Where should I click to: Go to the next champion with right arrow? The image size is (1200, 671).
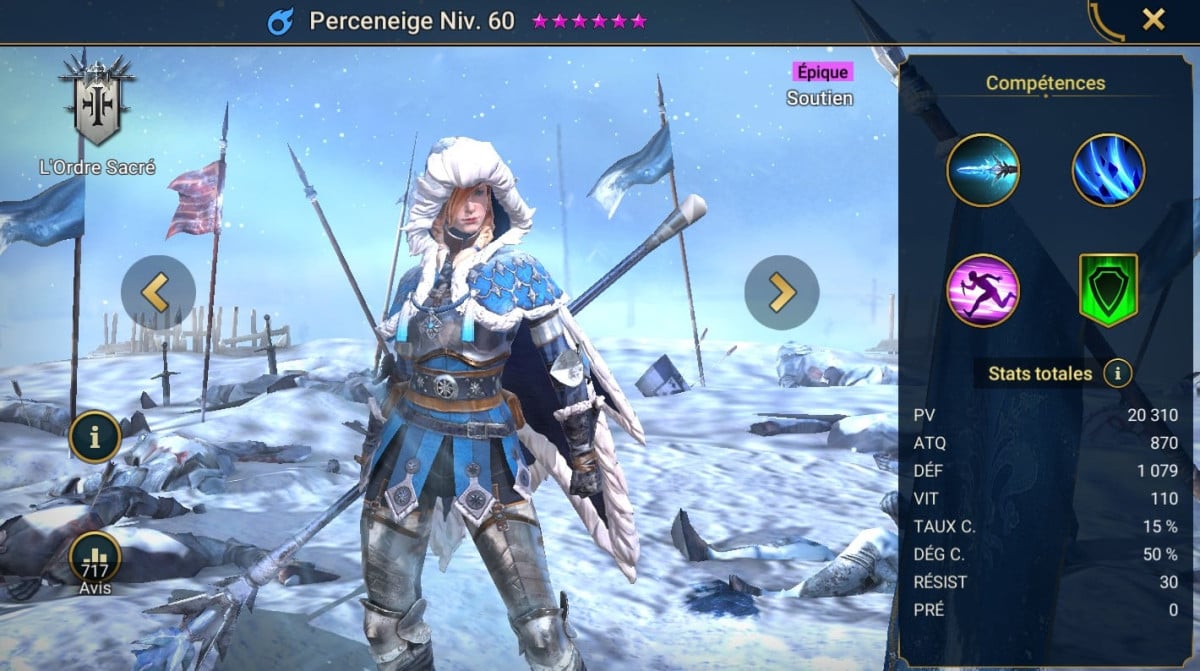(x=781, y=292)
